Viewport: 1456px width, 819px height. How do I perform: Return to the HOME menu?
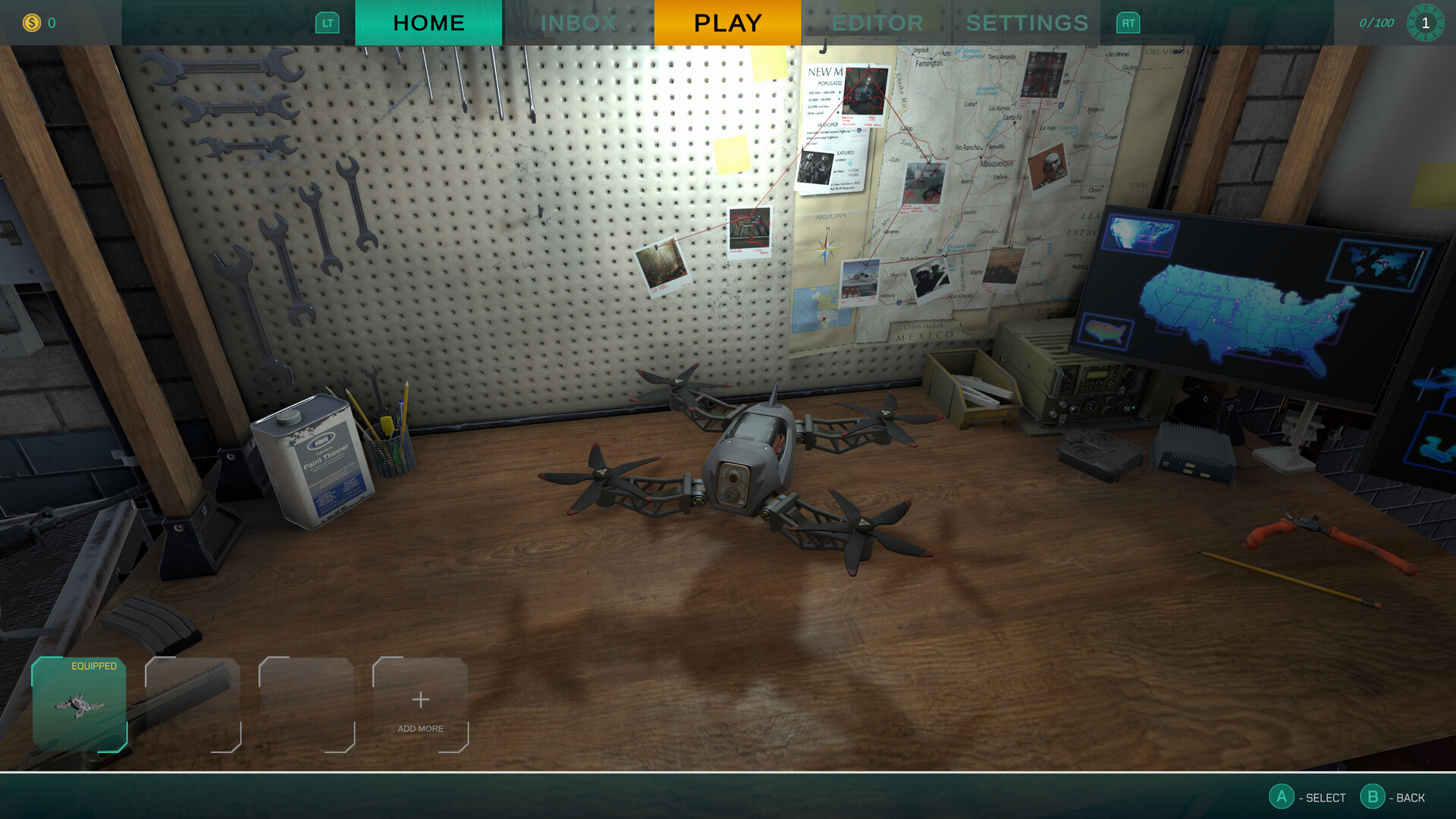point(428,23)
